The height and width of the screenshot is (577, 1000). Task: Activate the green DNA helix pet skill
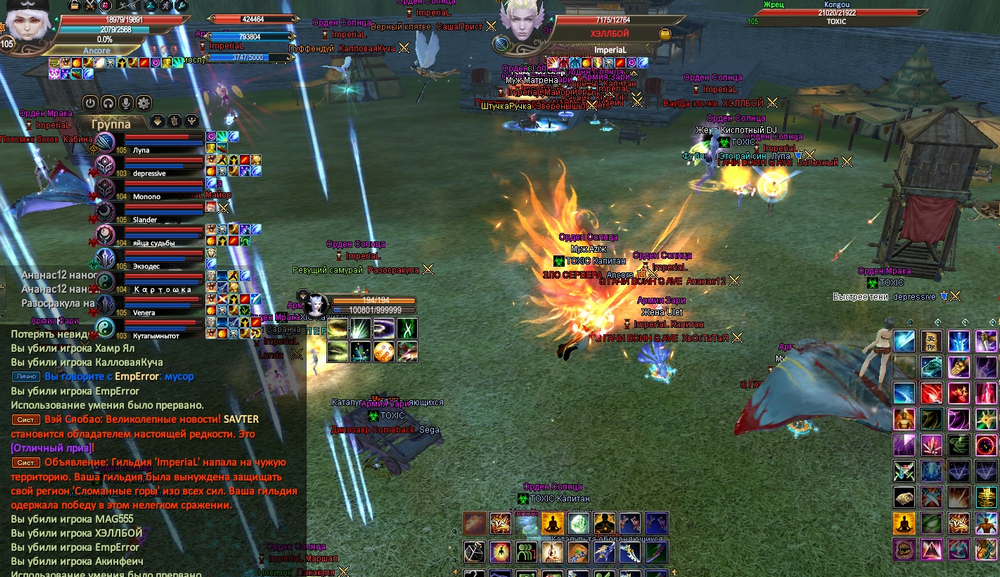407,329
